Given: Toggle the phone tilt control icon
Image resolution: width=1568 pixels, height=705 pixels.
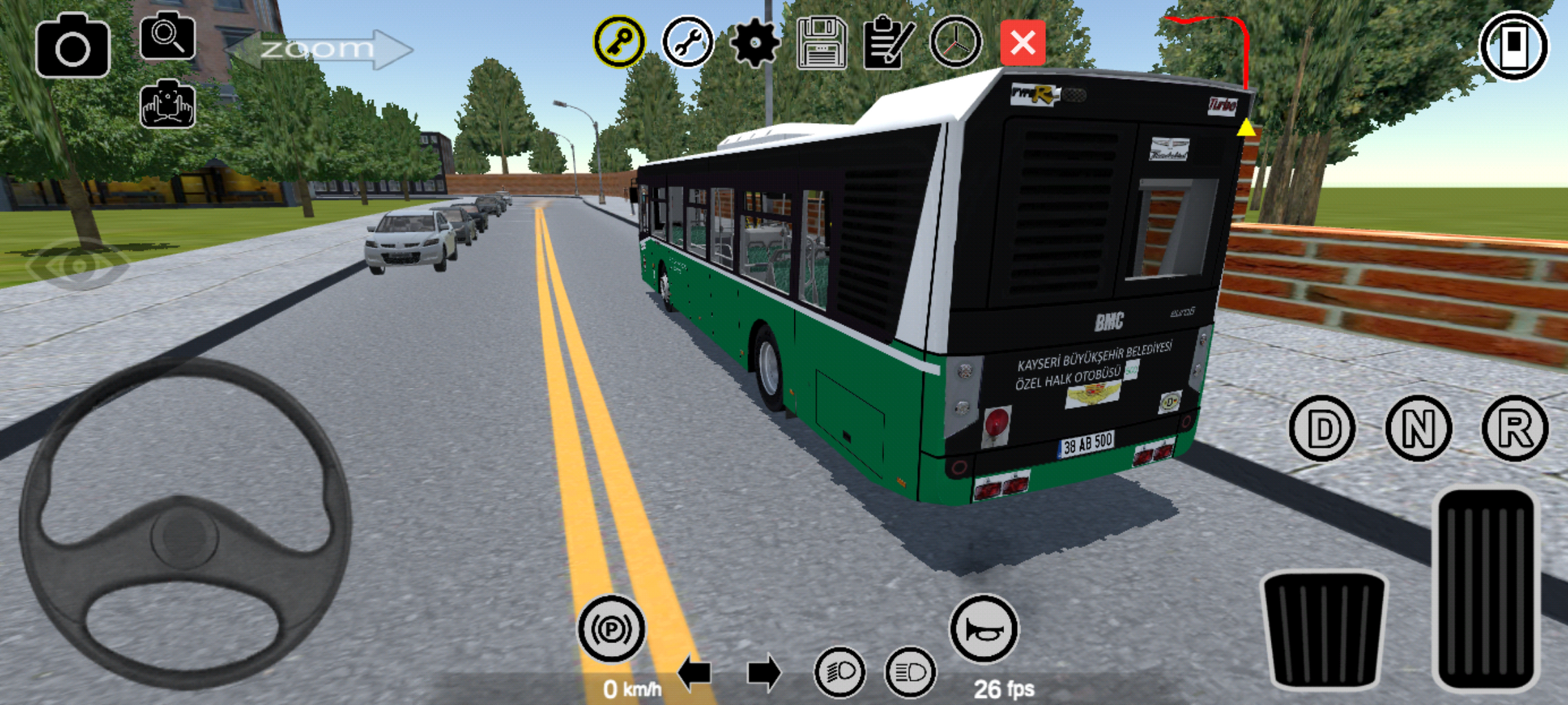Looking at the screenshot, I should 1514,45.
